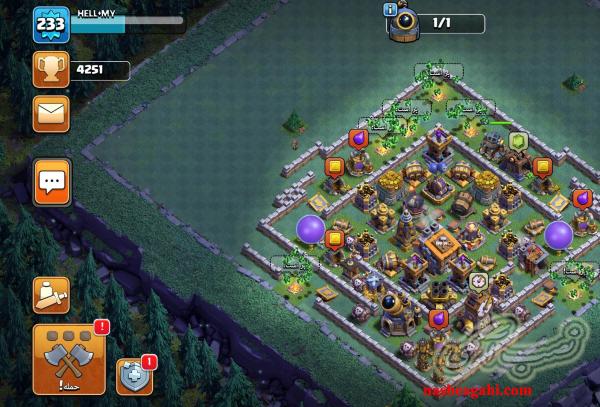Click the builder info "i" icon
Screen dimensions: 600x407
390,10
